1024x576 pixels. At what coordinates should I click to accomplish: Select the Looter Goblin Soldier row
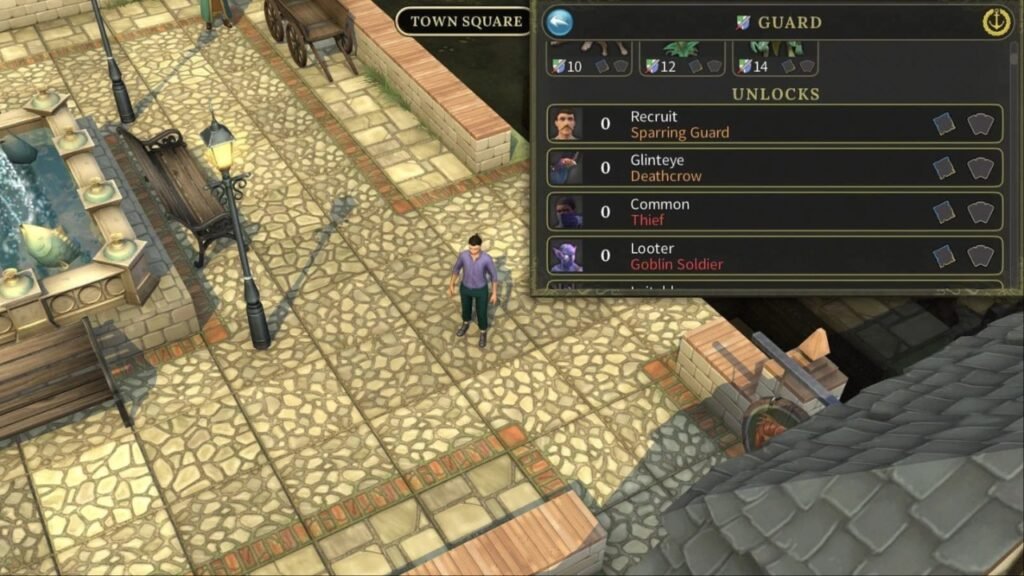click(775, 256)
